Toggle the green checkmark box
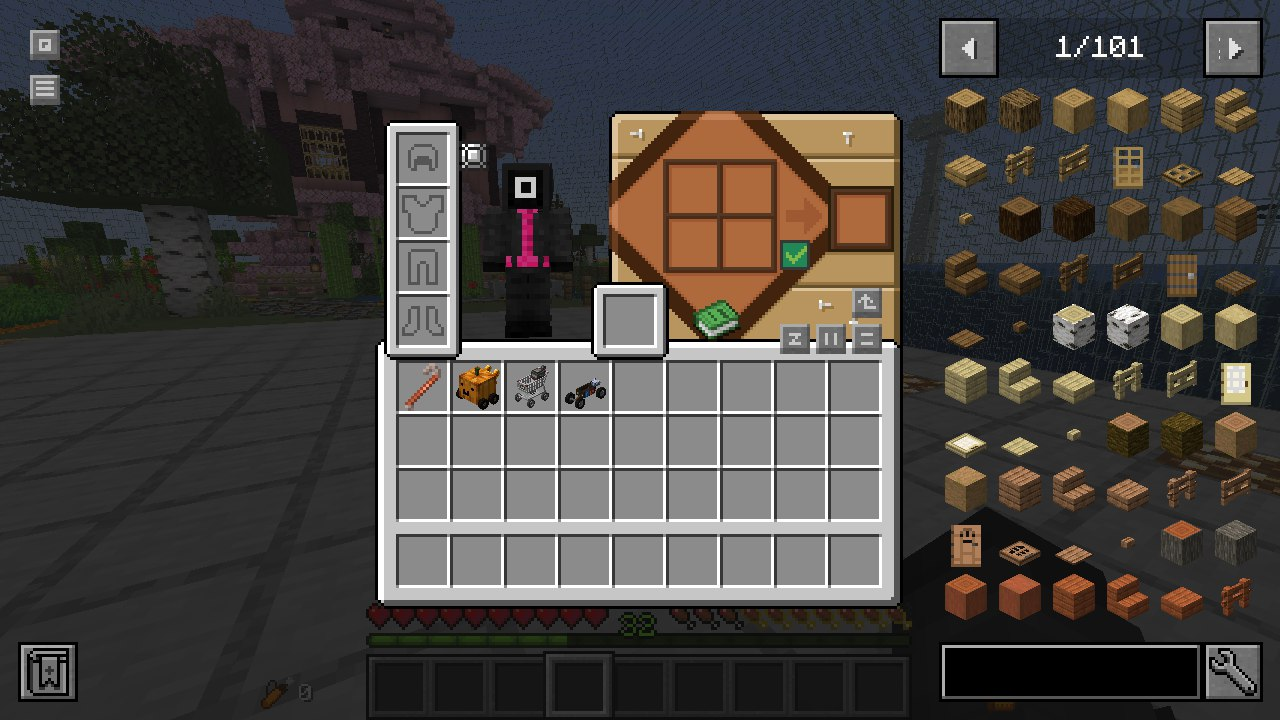Viewport: 1280px width, 720px height. tap(795, 256)
